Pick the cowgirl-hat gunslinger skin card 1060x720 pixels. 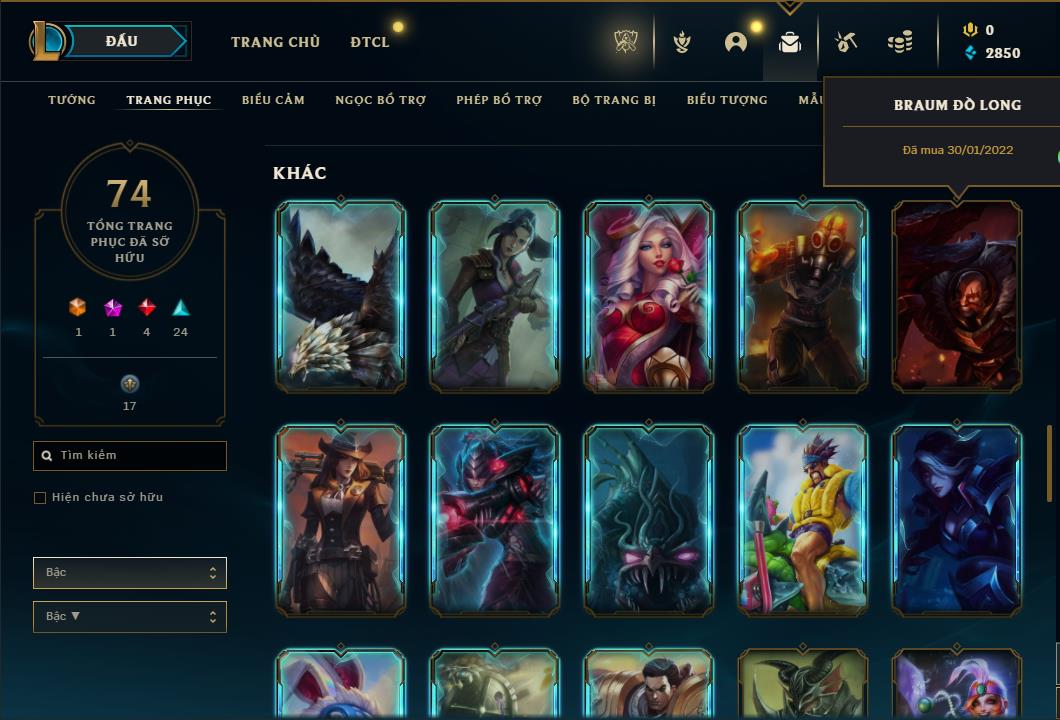pyautogui.click(x=341, y=519)
